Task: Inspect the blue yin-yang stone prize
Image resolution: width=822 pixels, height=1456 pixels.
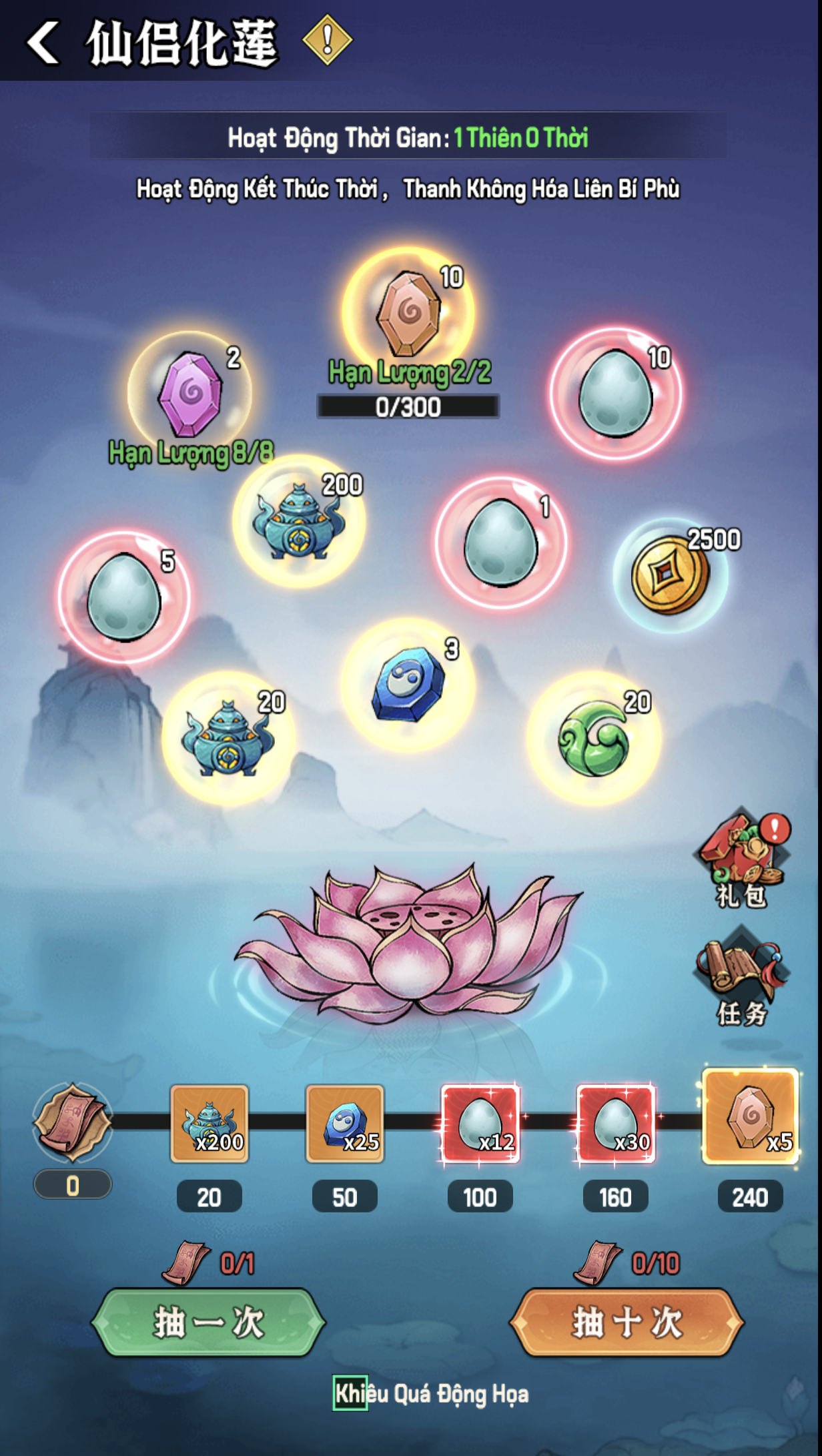Action: click(408, 685)
